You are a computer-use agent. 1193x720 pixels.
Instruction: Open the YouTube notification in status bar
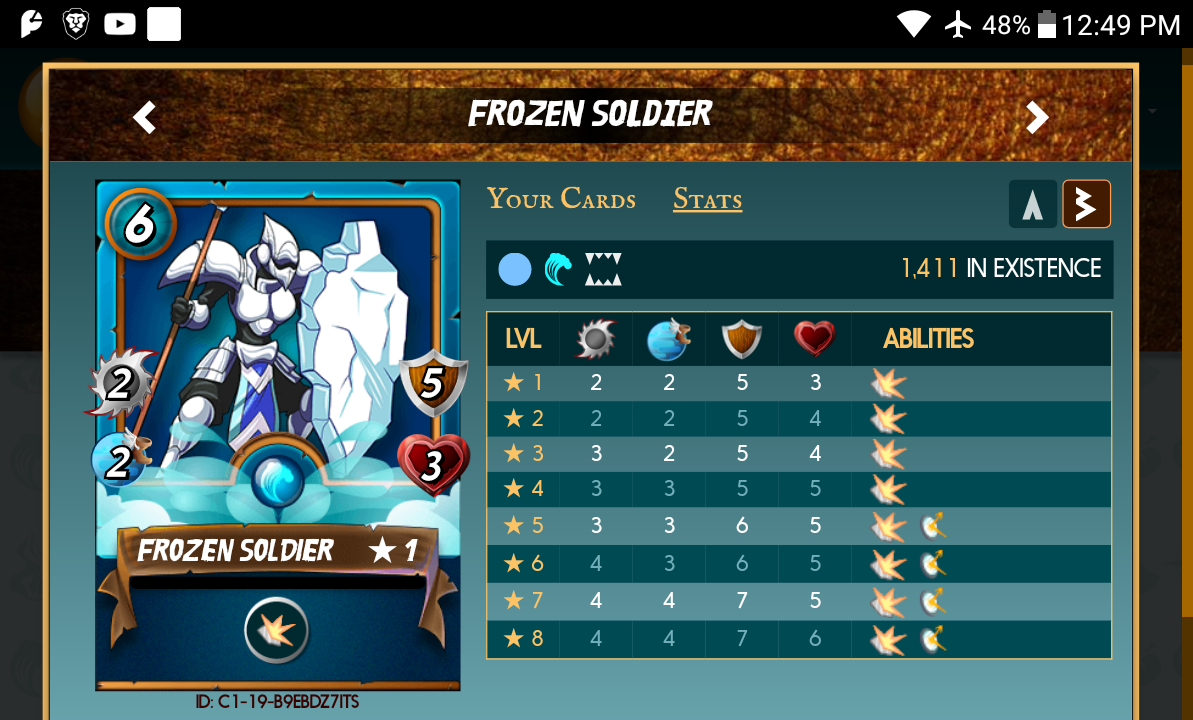point(120,24)
